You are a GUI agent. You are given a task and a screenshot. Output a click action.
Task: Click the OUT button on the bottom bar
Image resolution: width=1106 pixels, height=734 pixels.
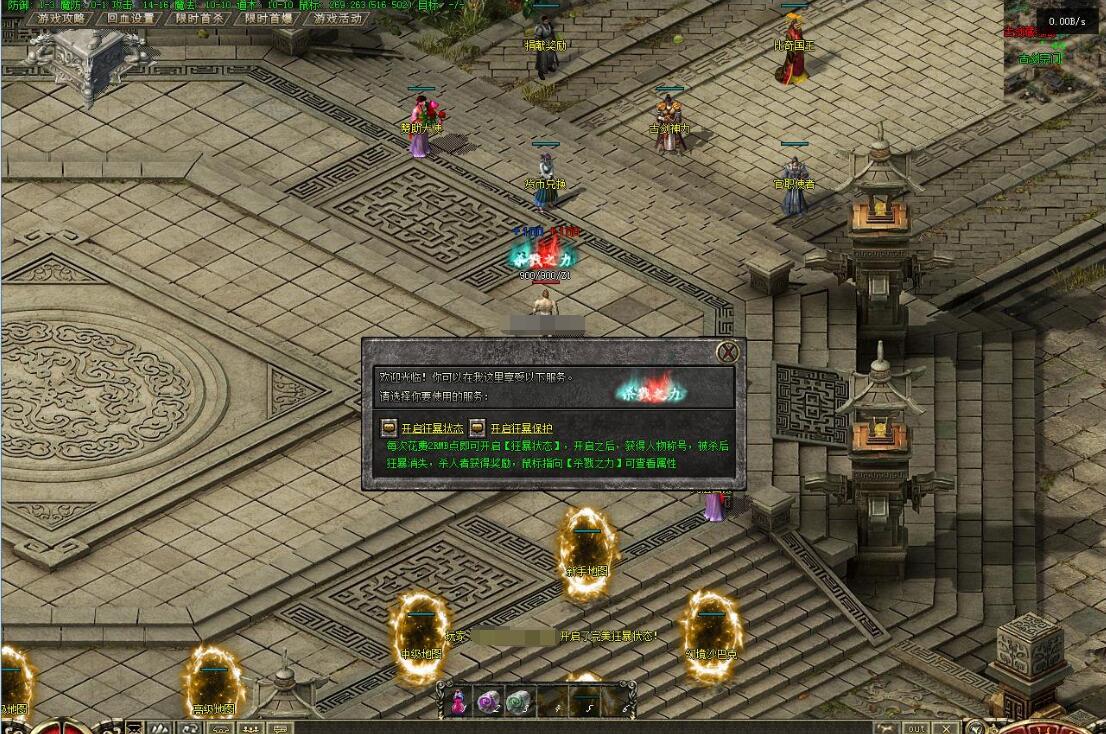pos(916,728)
